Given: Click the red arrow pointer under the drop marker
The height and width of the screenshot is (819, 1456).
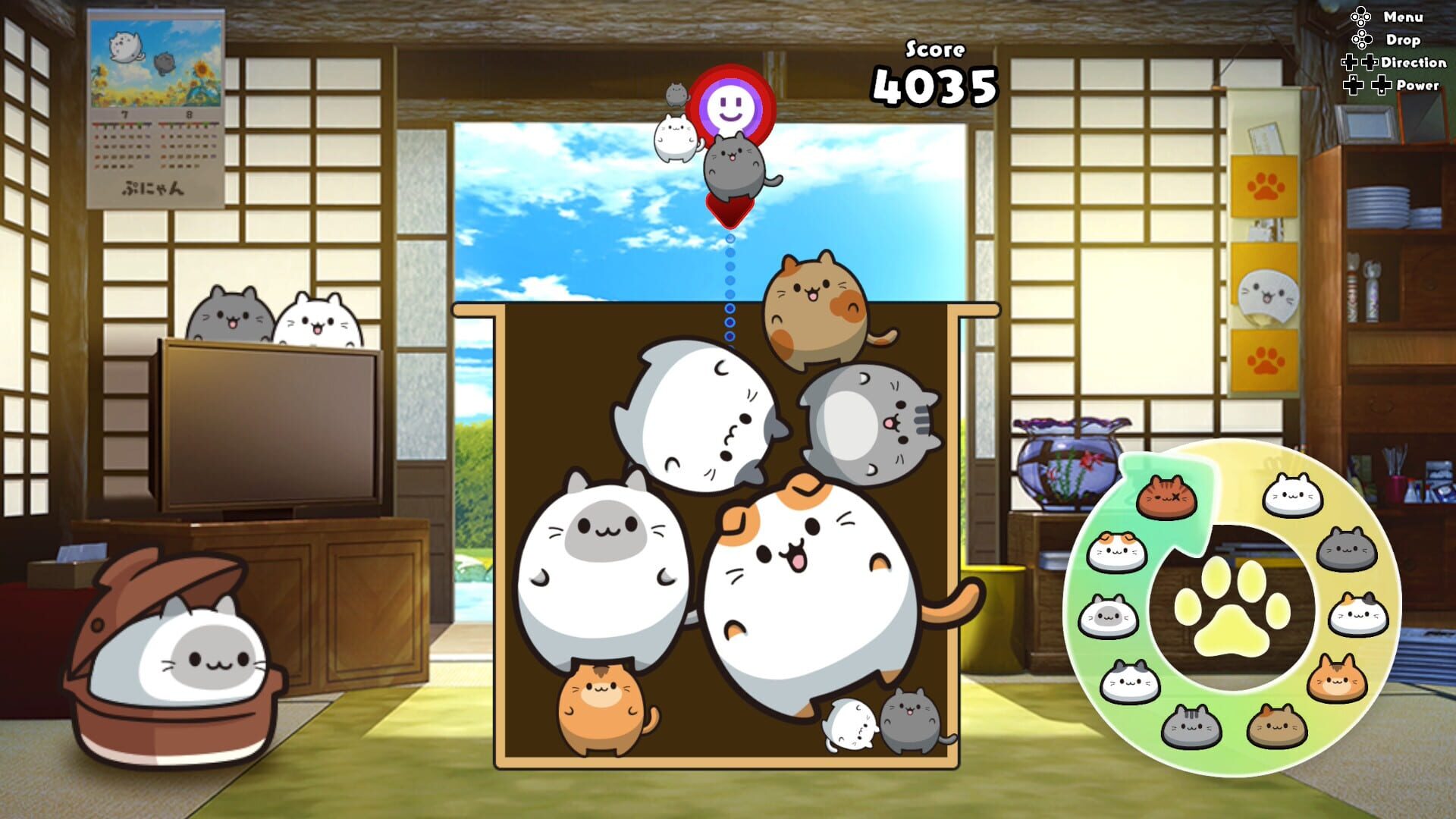Looking at the screenshot, I should pos(730,211).
